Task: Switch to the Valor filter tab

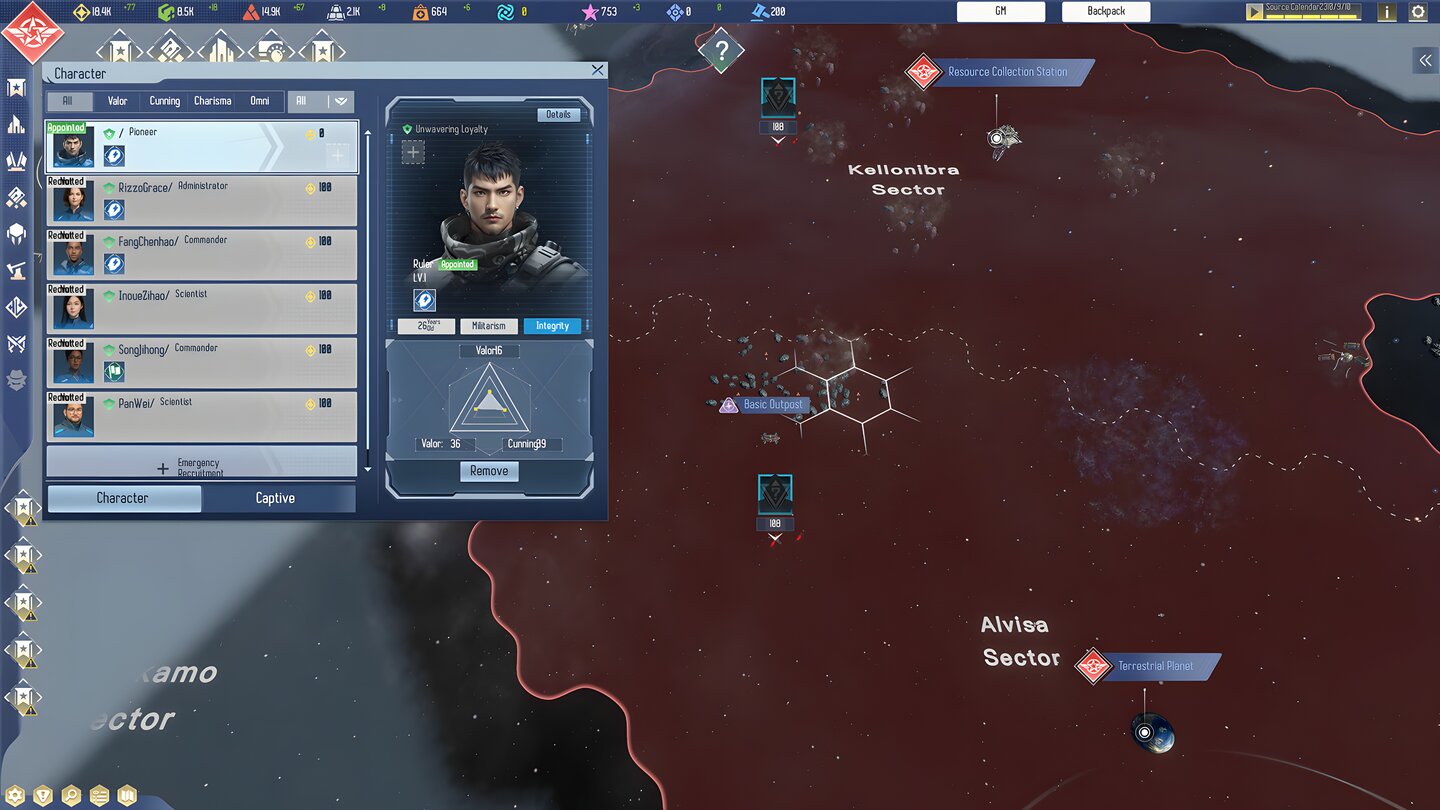Action: point(118,101)
